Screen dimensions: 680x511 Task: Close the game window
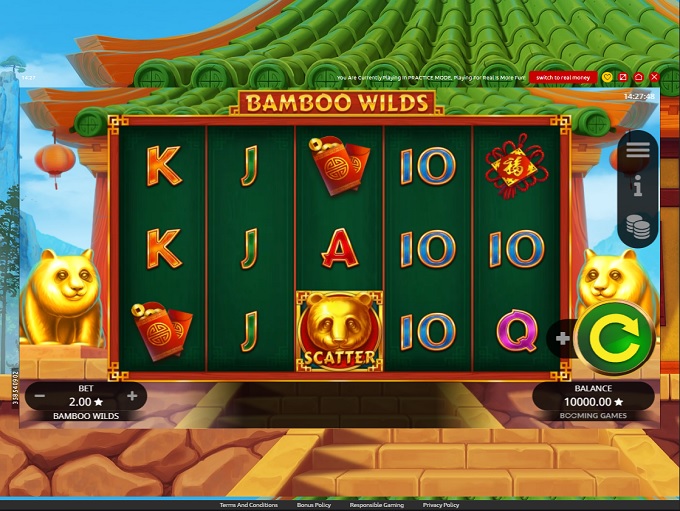click(x=654, y=77)
